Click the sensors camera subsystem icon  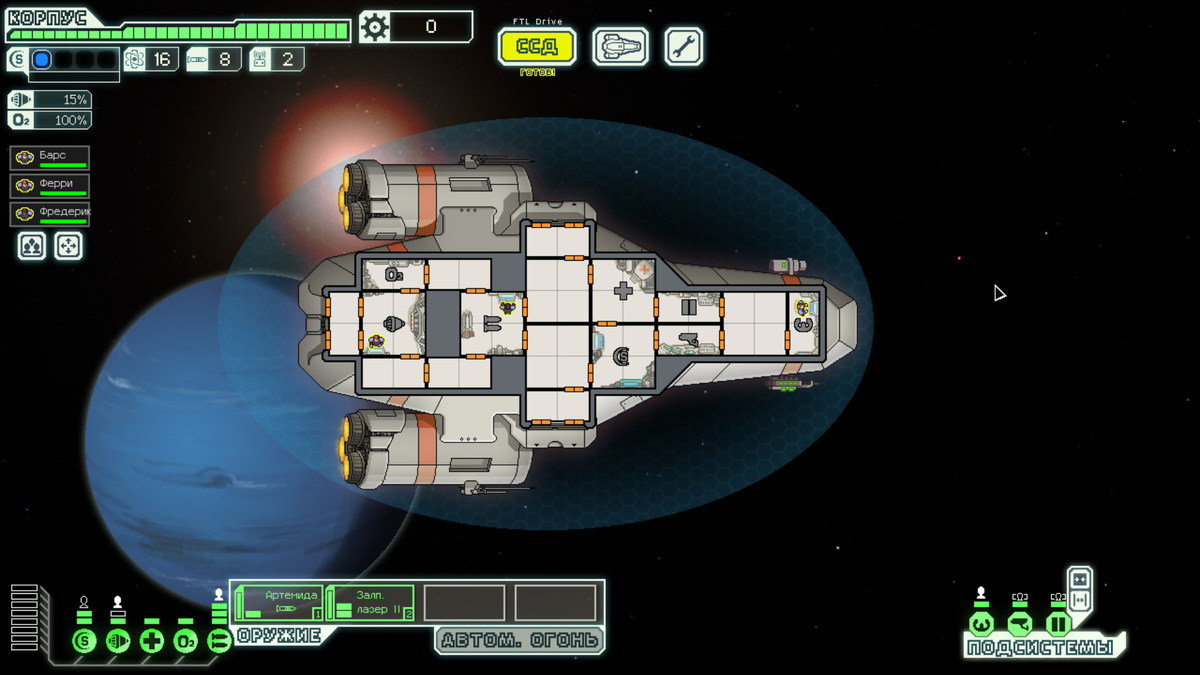pyautogui.click(x=1019, y=625)
